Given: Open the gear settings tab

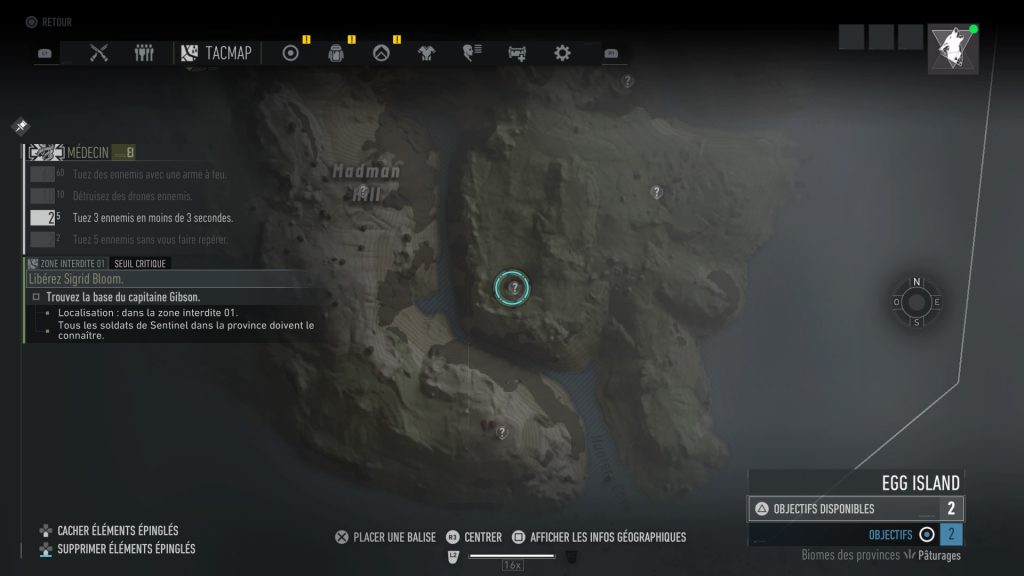Looking at the screenshot, I should pyautogui.click(x=562, y=53).
